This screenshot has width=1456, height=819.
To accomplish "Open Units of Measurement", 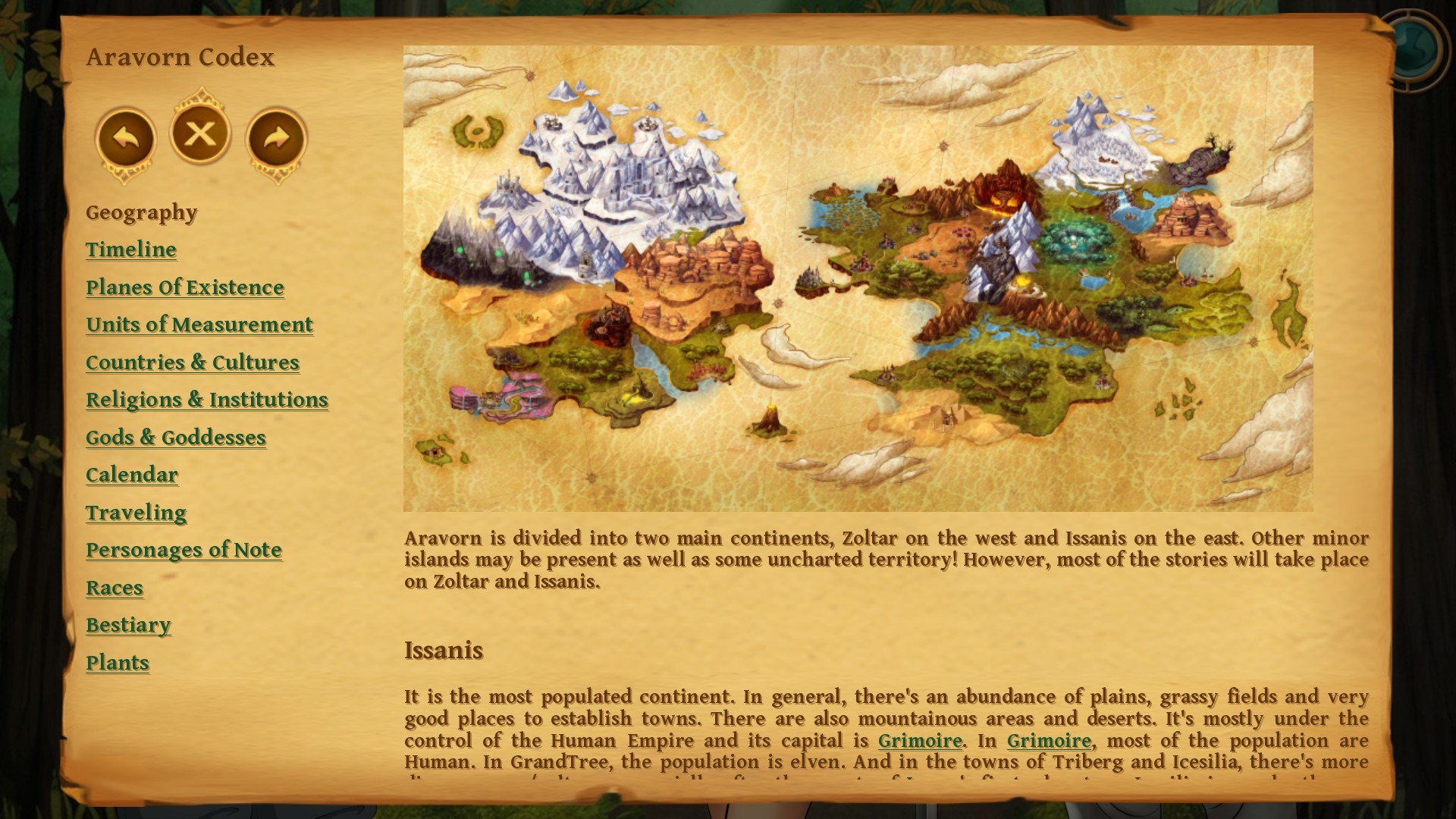I will pos(199,325).
